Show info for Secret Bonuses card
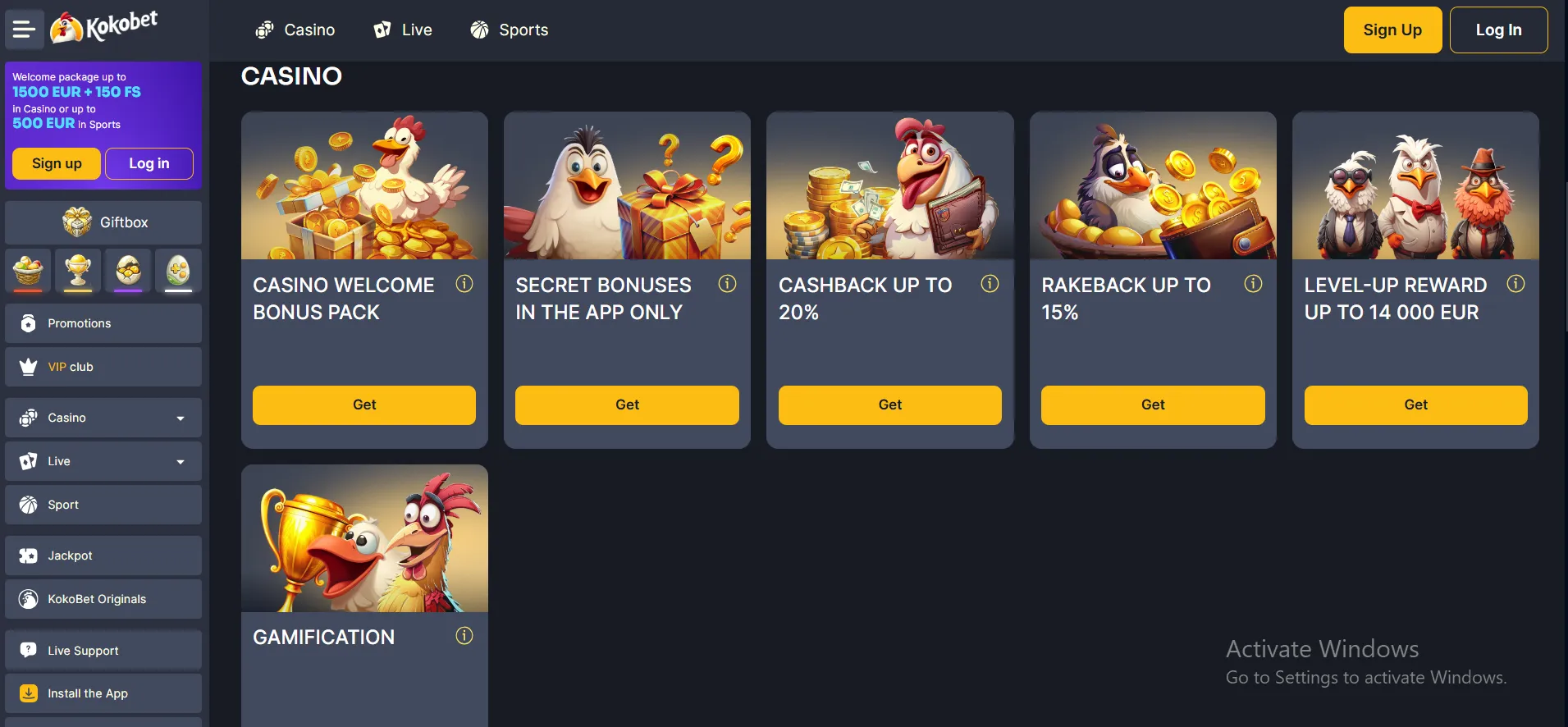1568x727 pixels. pos(727,284)
